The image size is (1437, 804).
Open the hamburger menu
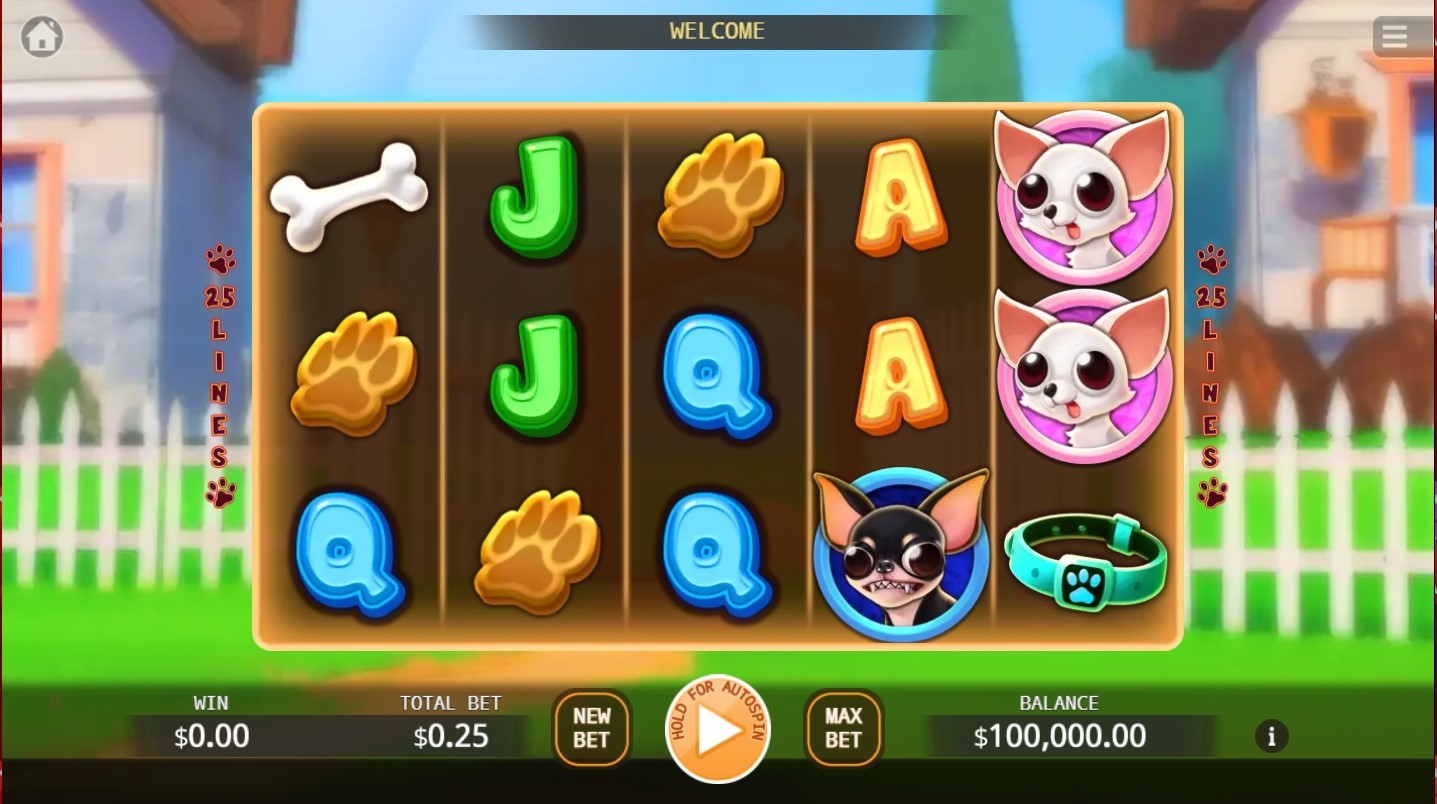click(1394, 37)
